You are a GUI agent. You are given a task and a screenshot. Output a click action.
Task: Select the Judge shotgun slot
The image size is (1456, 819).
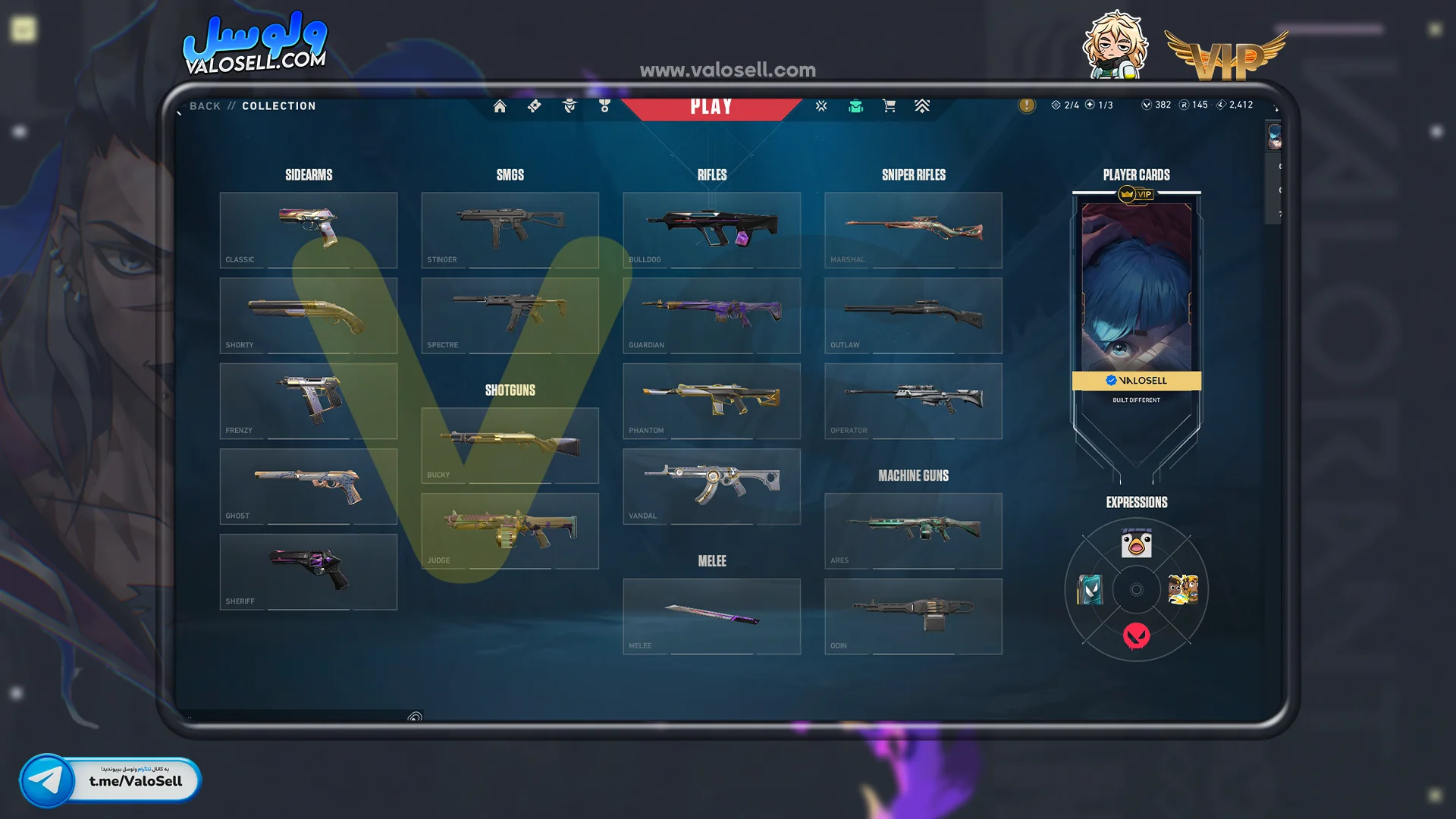(510, 531)
